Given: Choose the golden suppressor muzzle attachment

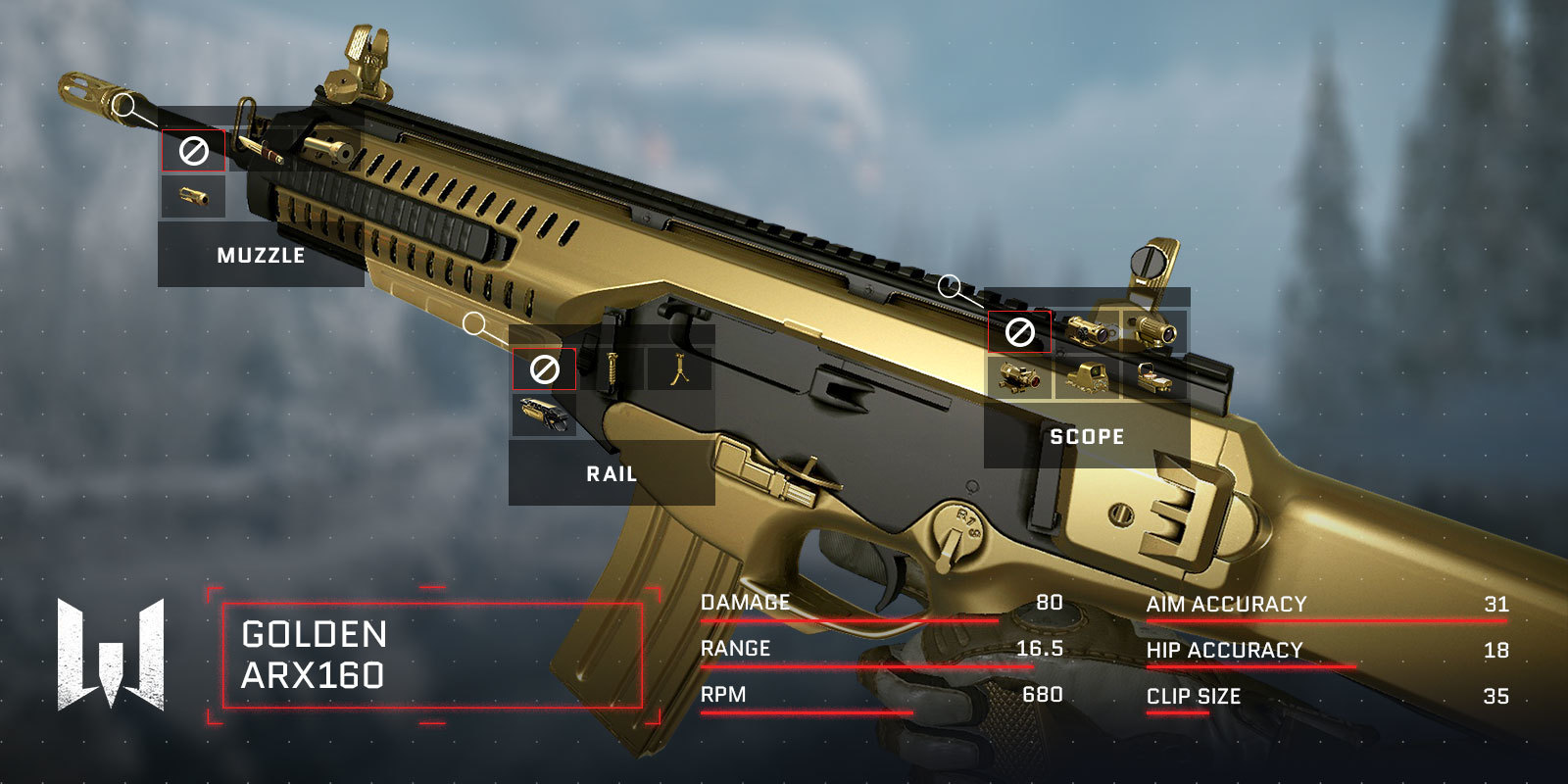Looking at the screenshot, I should (x=327, y=151).
